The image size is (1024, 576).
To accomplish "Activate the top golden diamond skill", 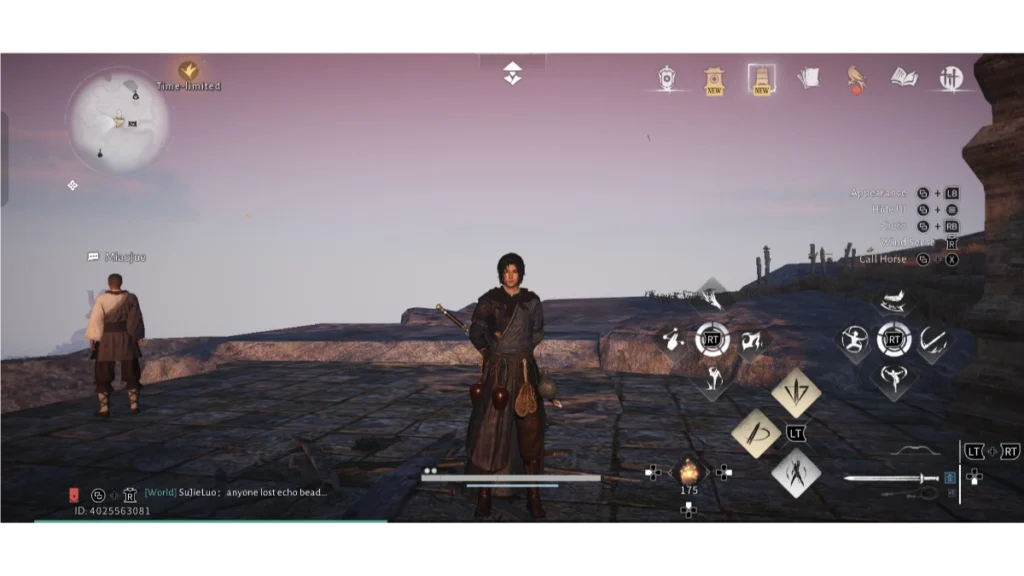I will pos(796,392).
